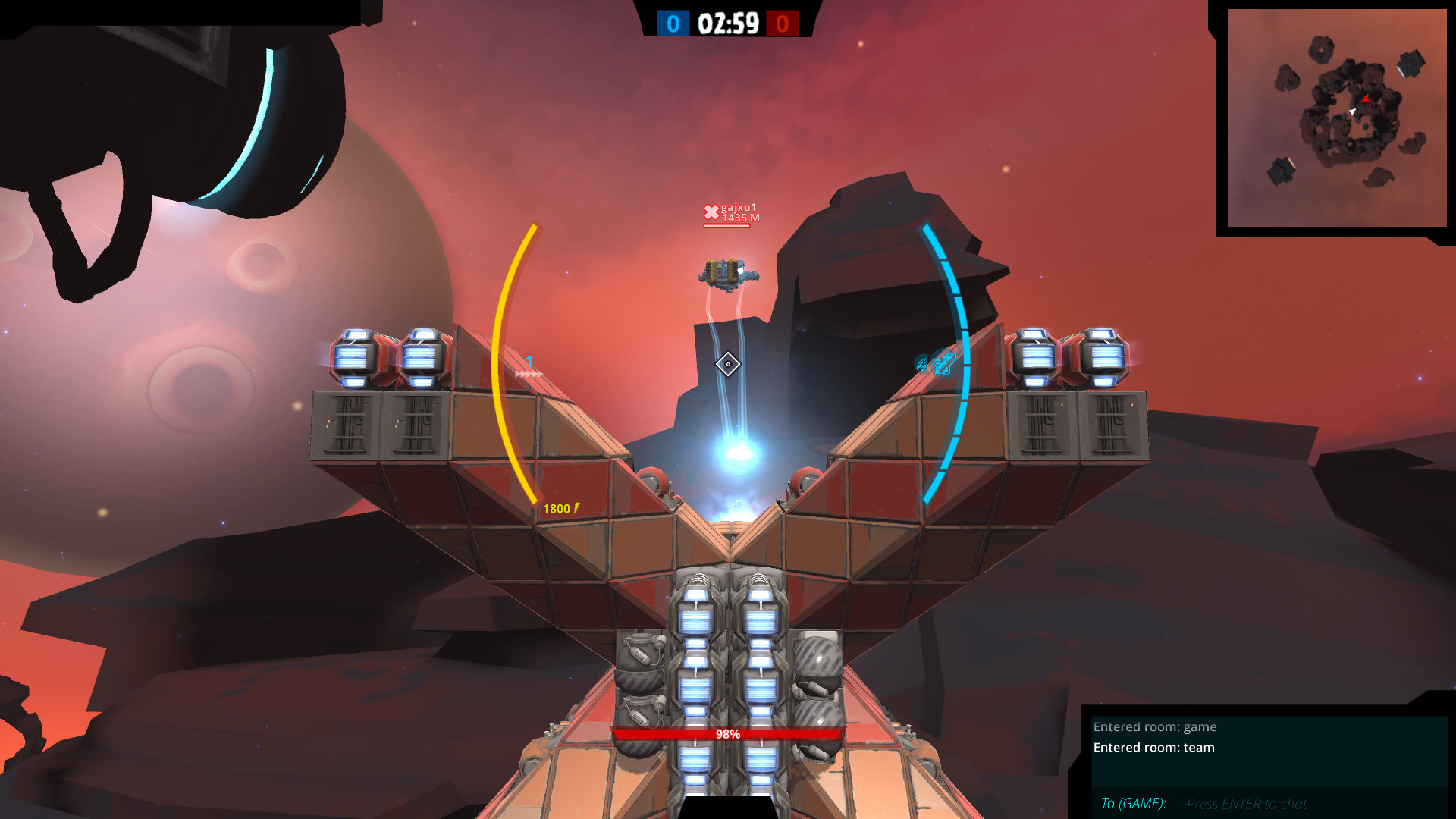Switch chat to the team room
1456x819 pixels.
(x=1153, y=748)
